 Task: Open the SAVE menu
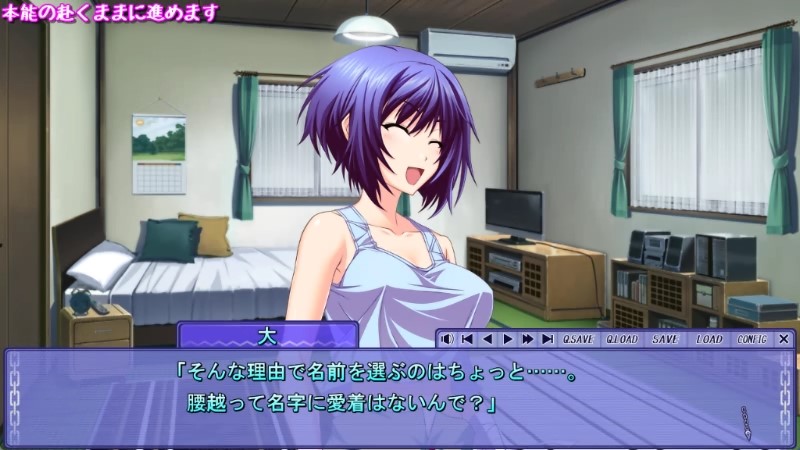(665, 339)
